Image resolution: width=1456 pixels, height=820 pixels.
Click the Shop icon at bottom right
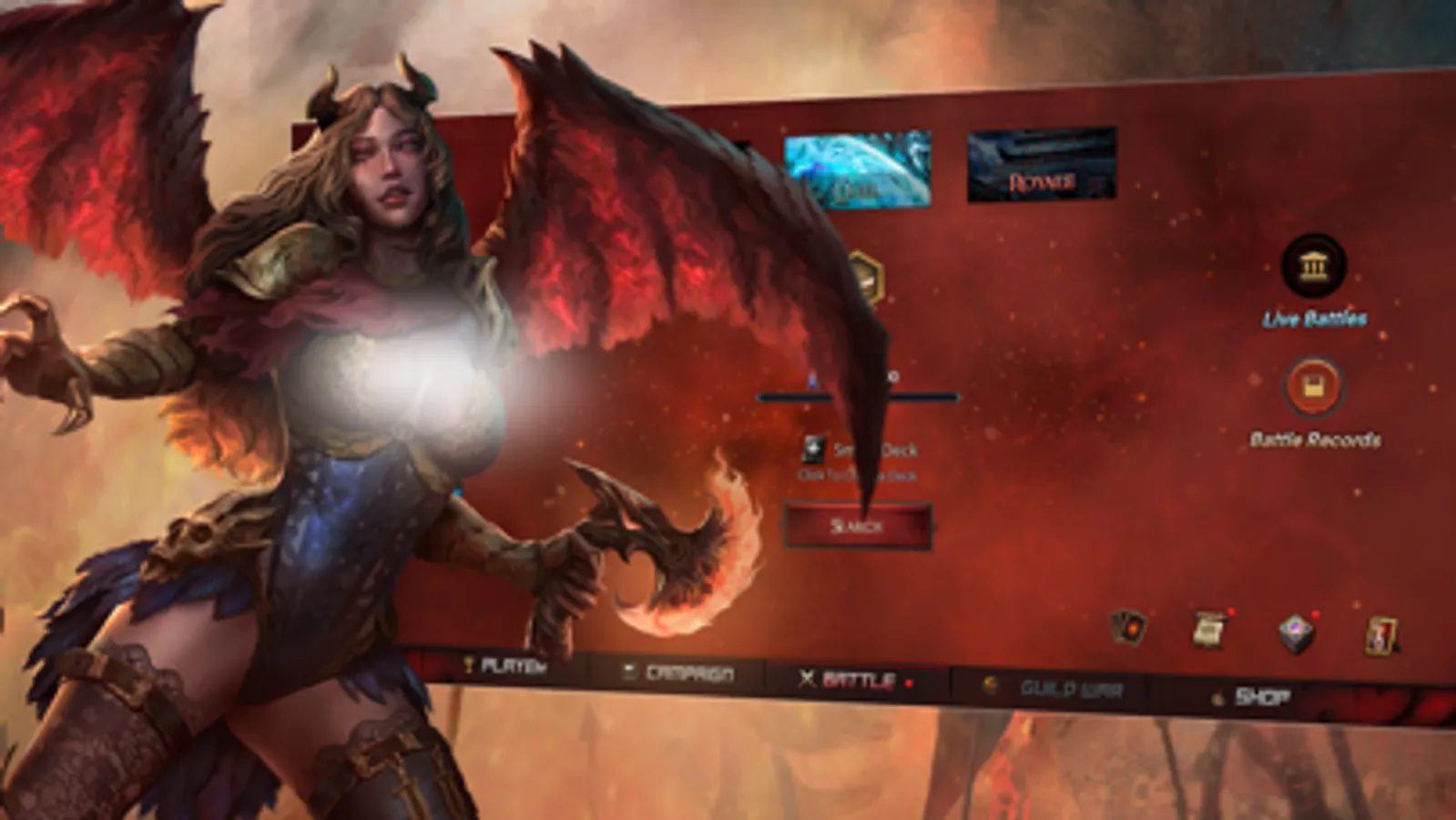pos(1220,694)
